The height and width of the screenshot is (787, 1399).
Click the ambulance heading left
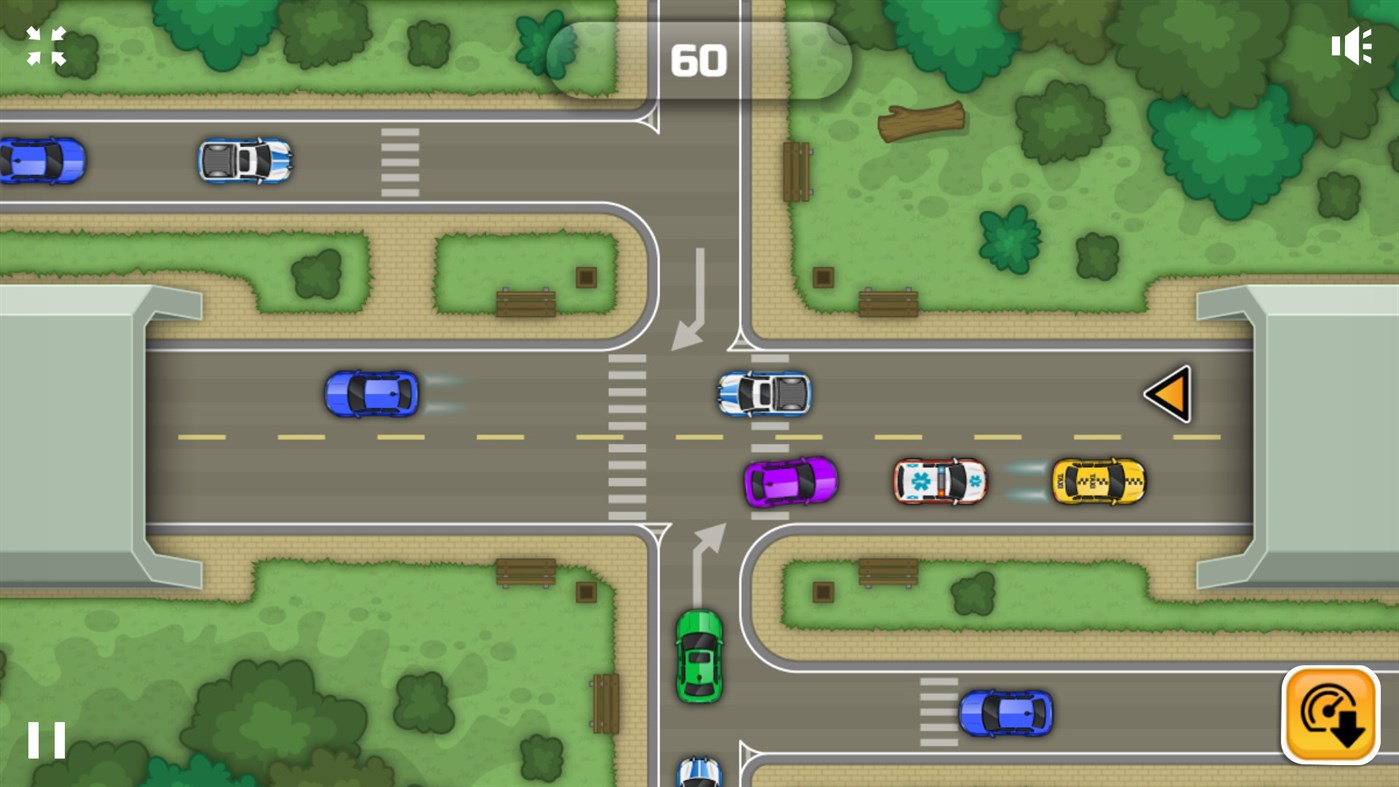pos(938,482)
